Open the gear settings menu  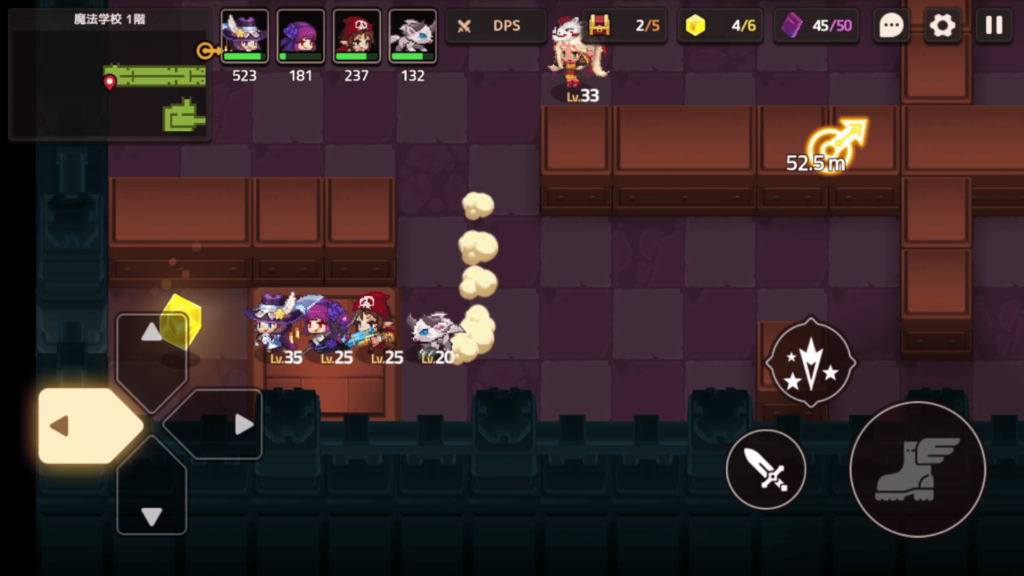942,26
